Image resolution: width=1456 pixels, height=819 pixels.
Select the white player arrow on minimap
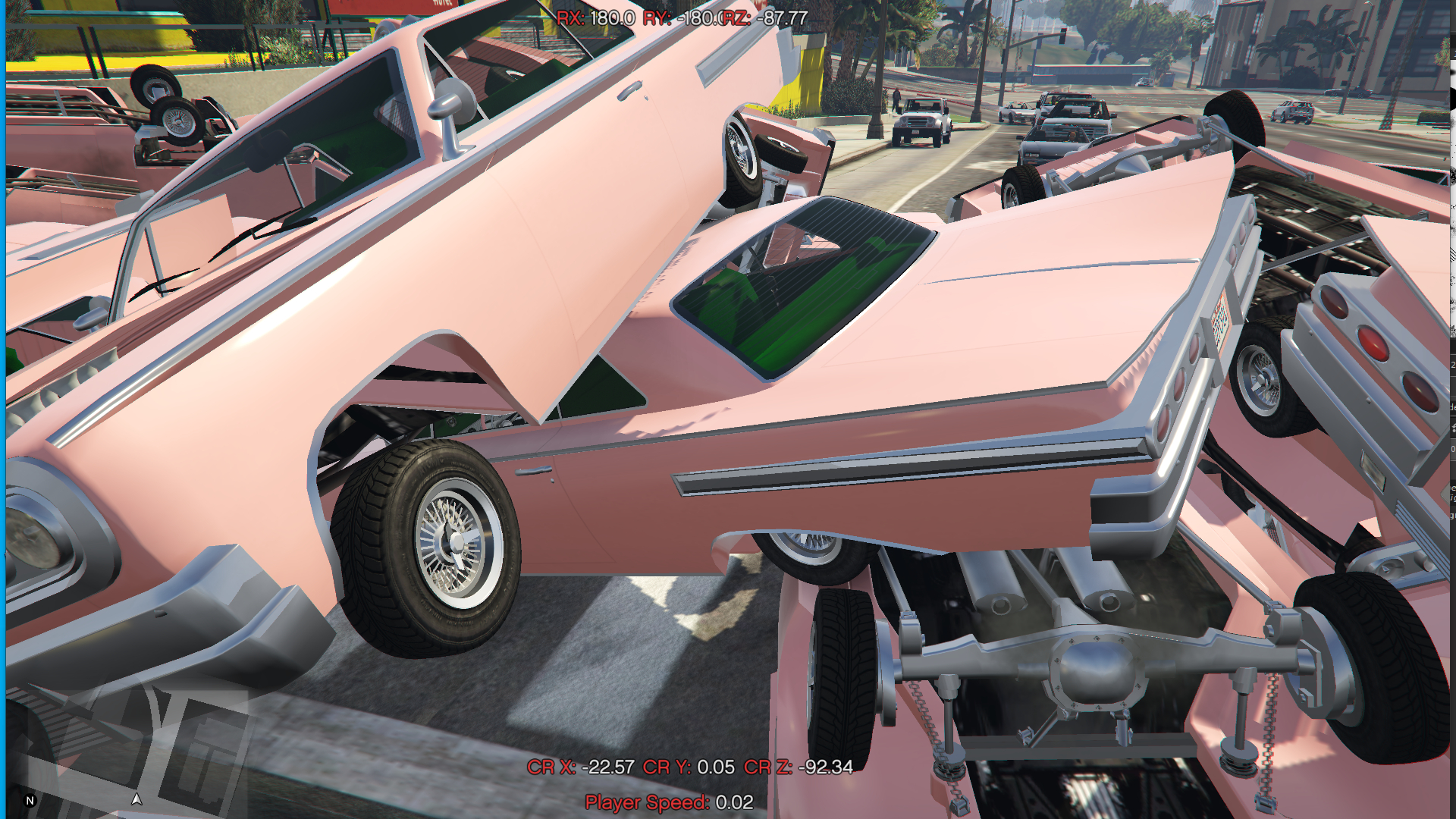click(136, 799)
